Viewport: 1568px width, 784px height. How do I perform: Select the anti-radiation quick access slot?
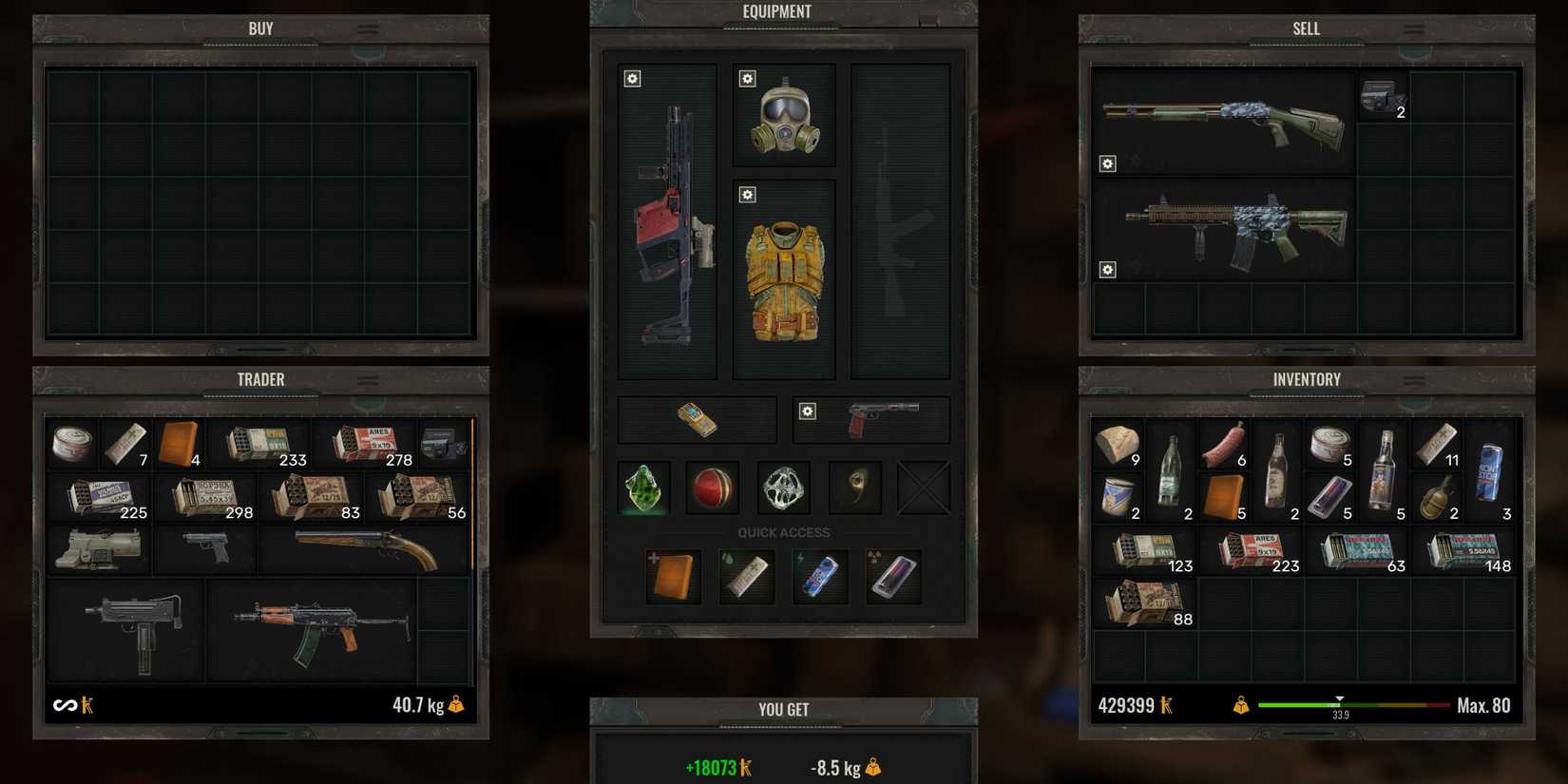[x=894, y=576]
